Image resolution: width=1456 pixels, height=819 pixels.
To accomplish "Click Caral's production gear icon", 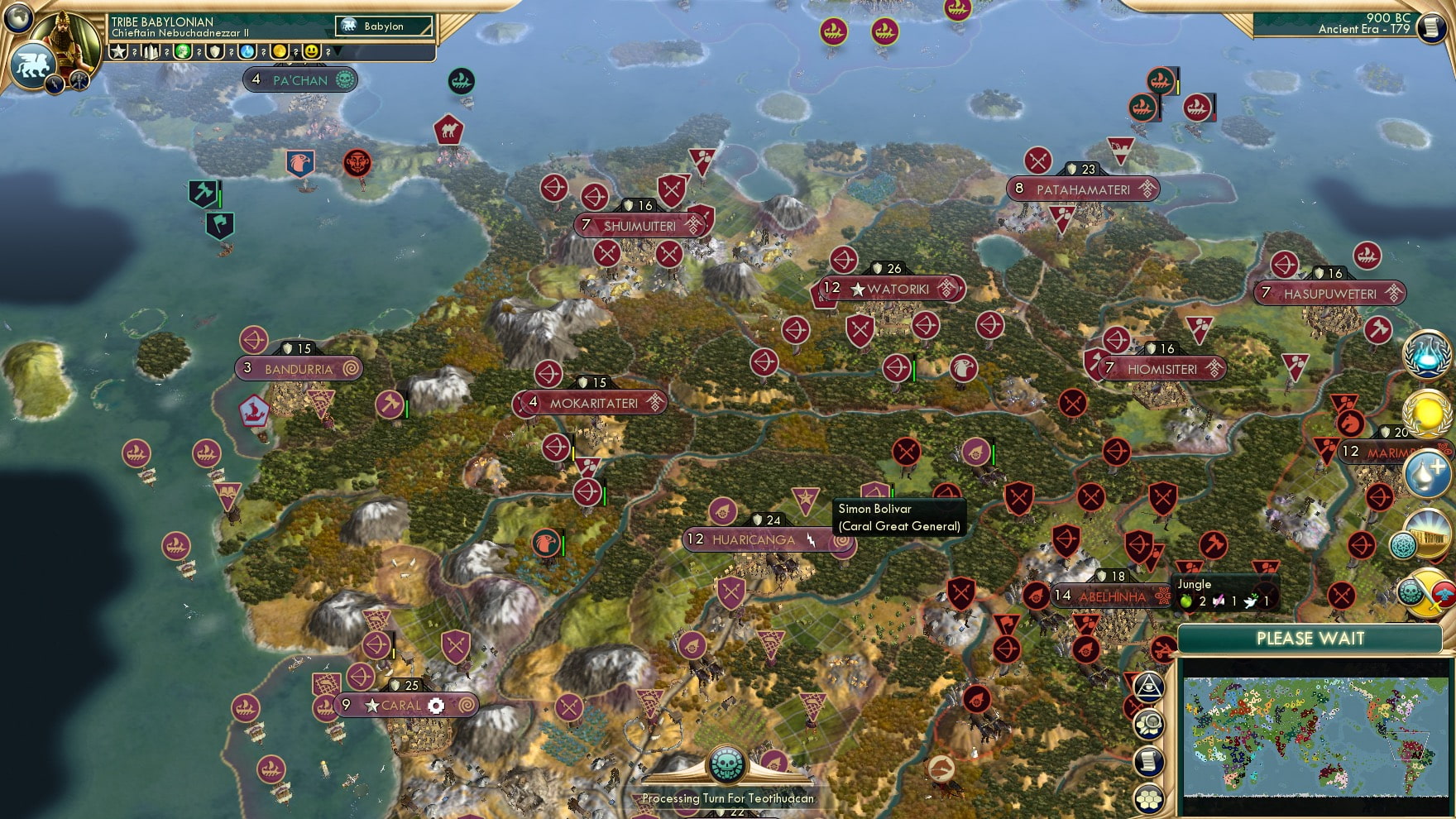I will click(436, 706).
